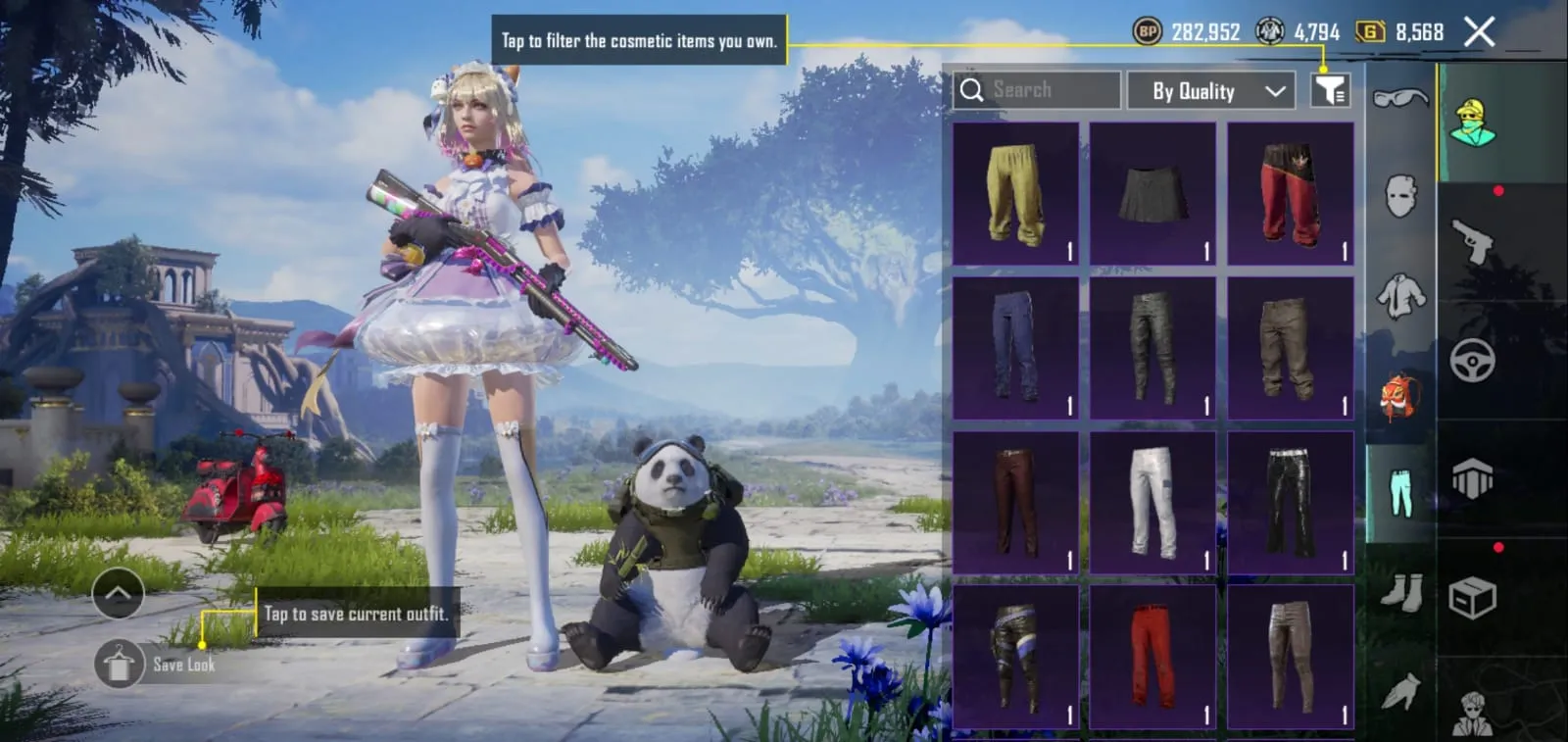Viewport: 1568px width, 742px height.
Task: Open the By Quality sorting dropdown
Action: (1211, 90)
